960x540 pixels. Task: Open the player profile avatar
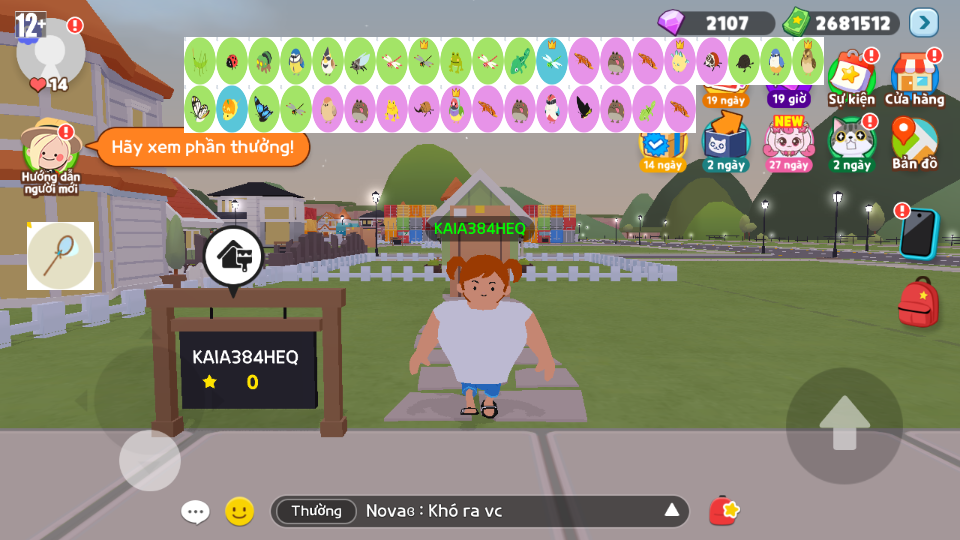pyautogui.click(x=50, y=48)
